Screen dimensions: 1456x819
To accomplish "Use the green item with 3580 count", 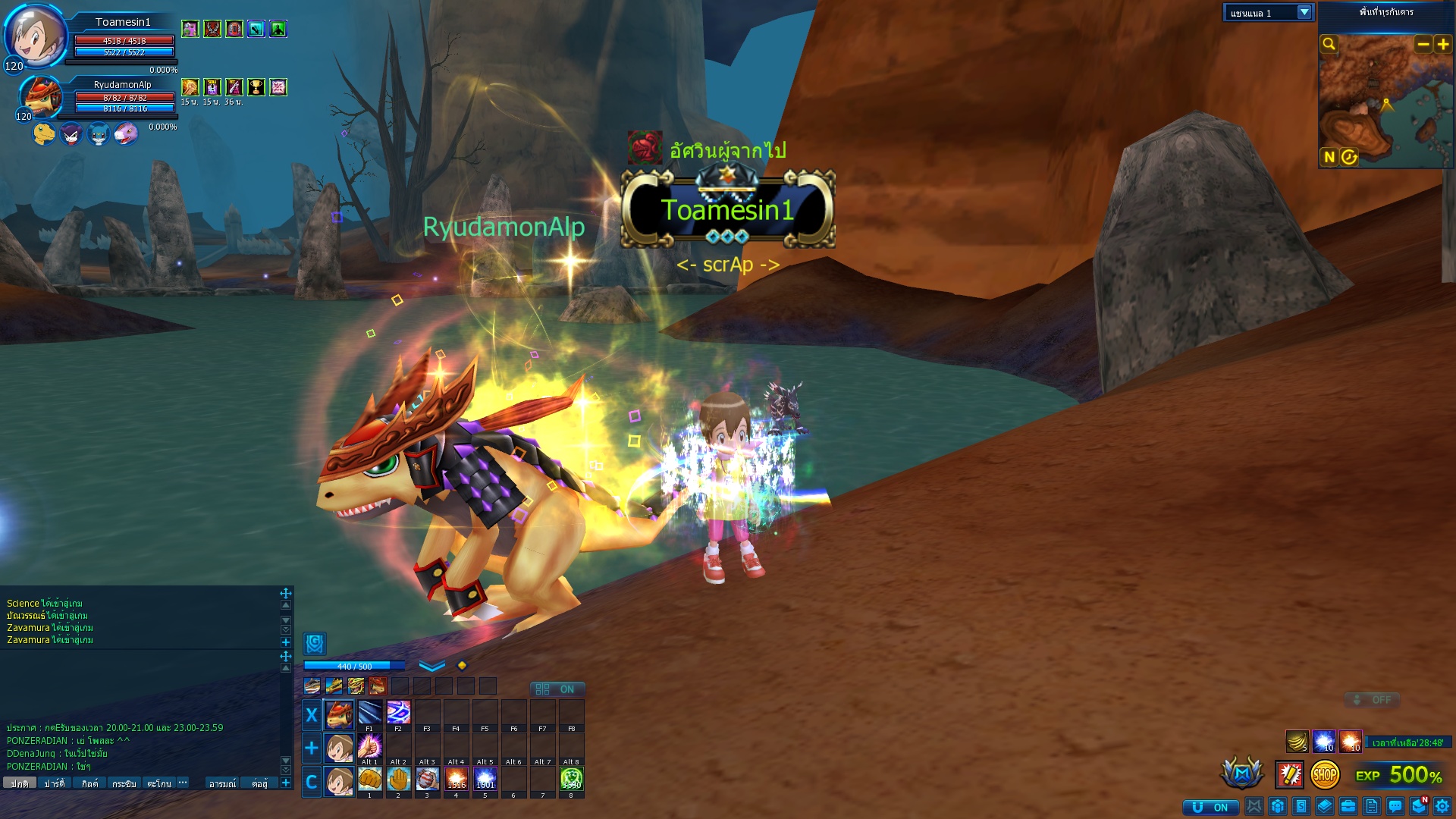I will [x=571, y=779].
